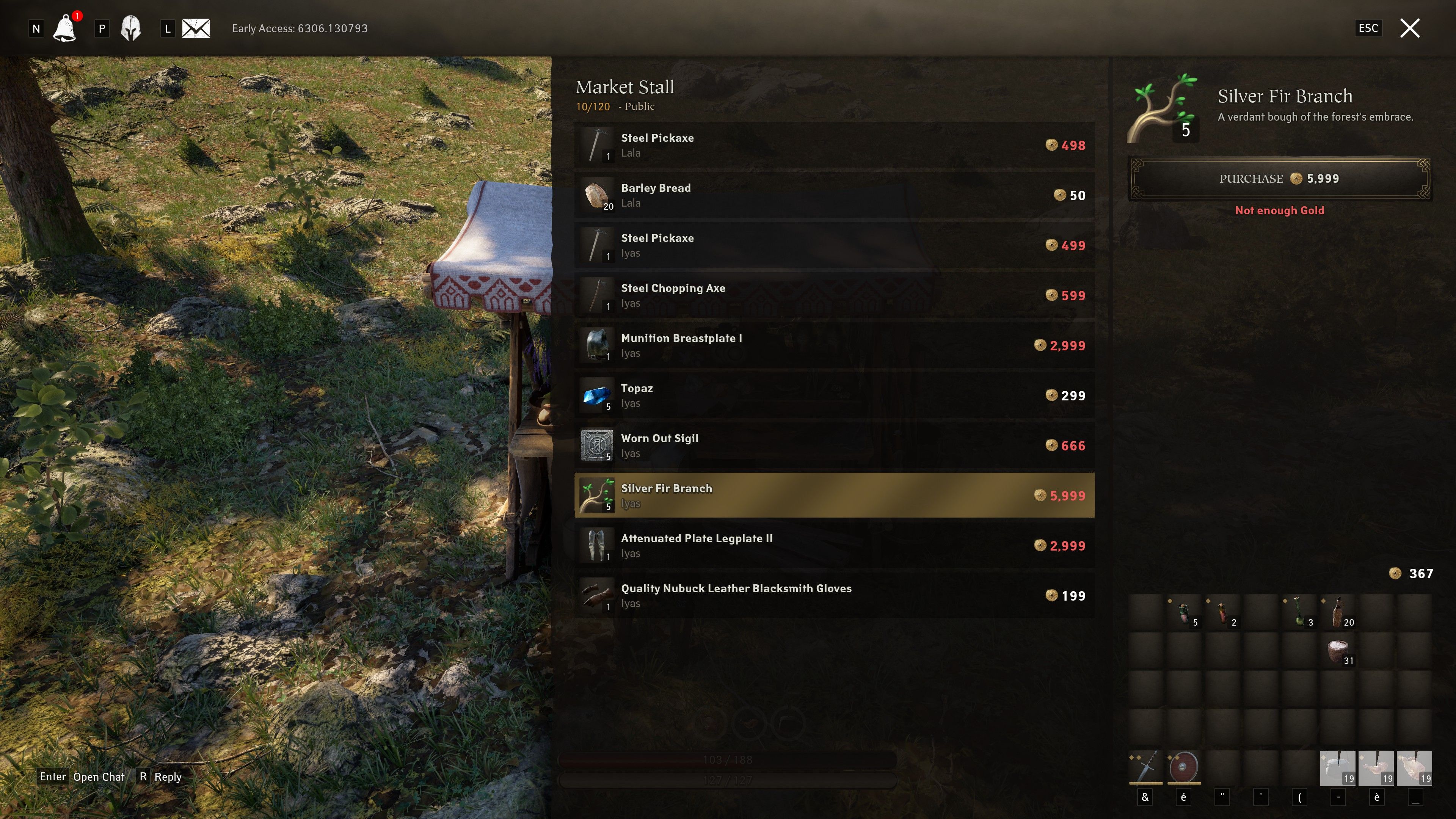
Task: Choose the Topaz listing
Action: [x=834, y=395]
